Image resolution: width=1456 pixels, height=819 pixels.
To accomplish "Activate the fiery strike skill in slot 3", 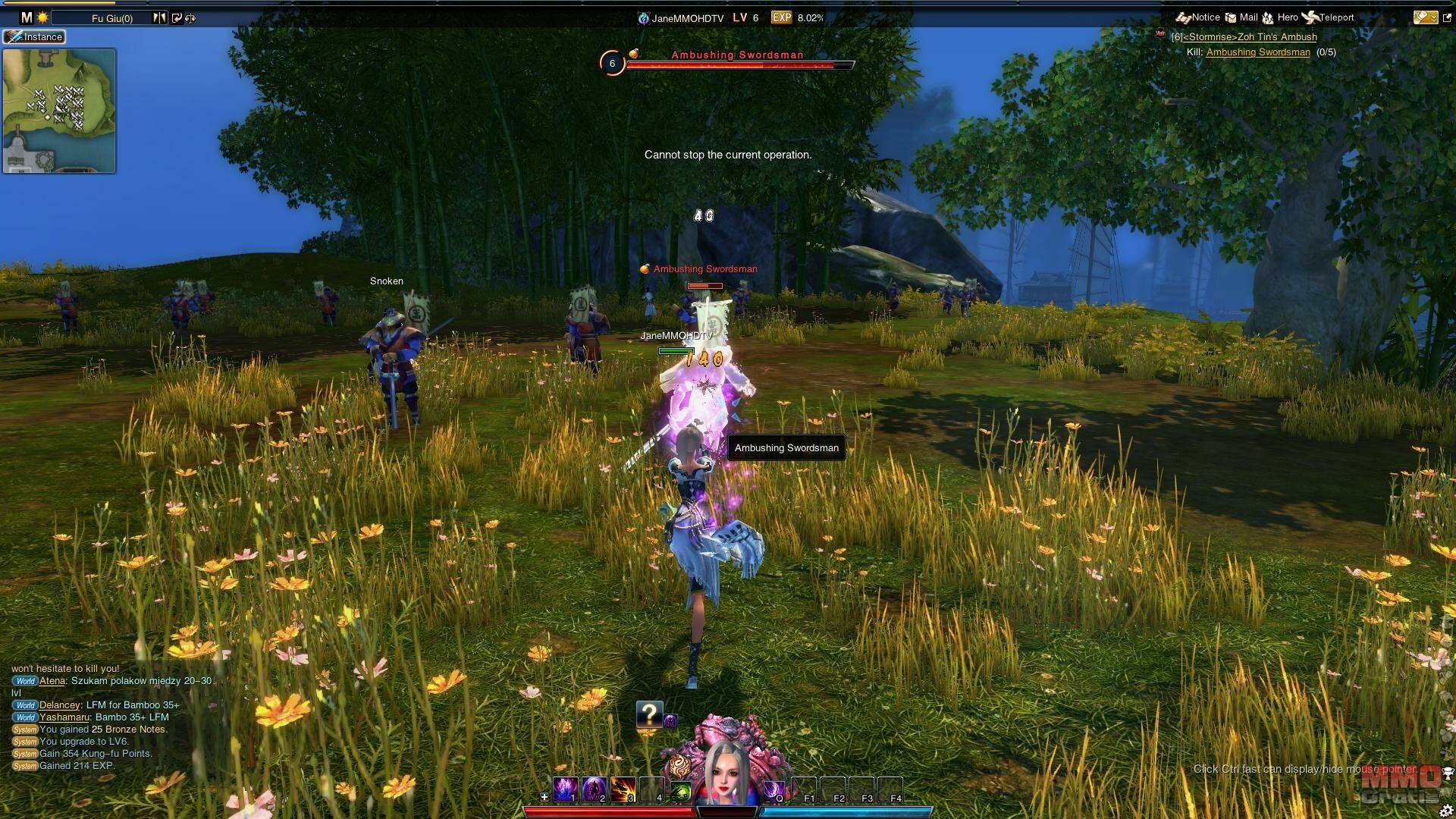I will click(623, 789).
